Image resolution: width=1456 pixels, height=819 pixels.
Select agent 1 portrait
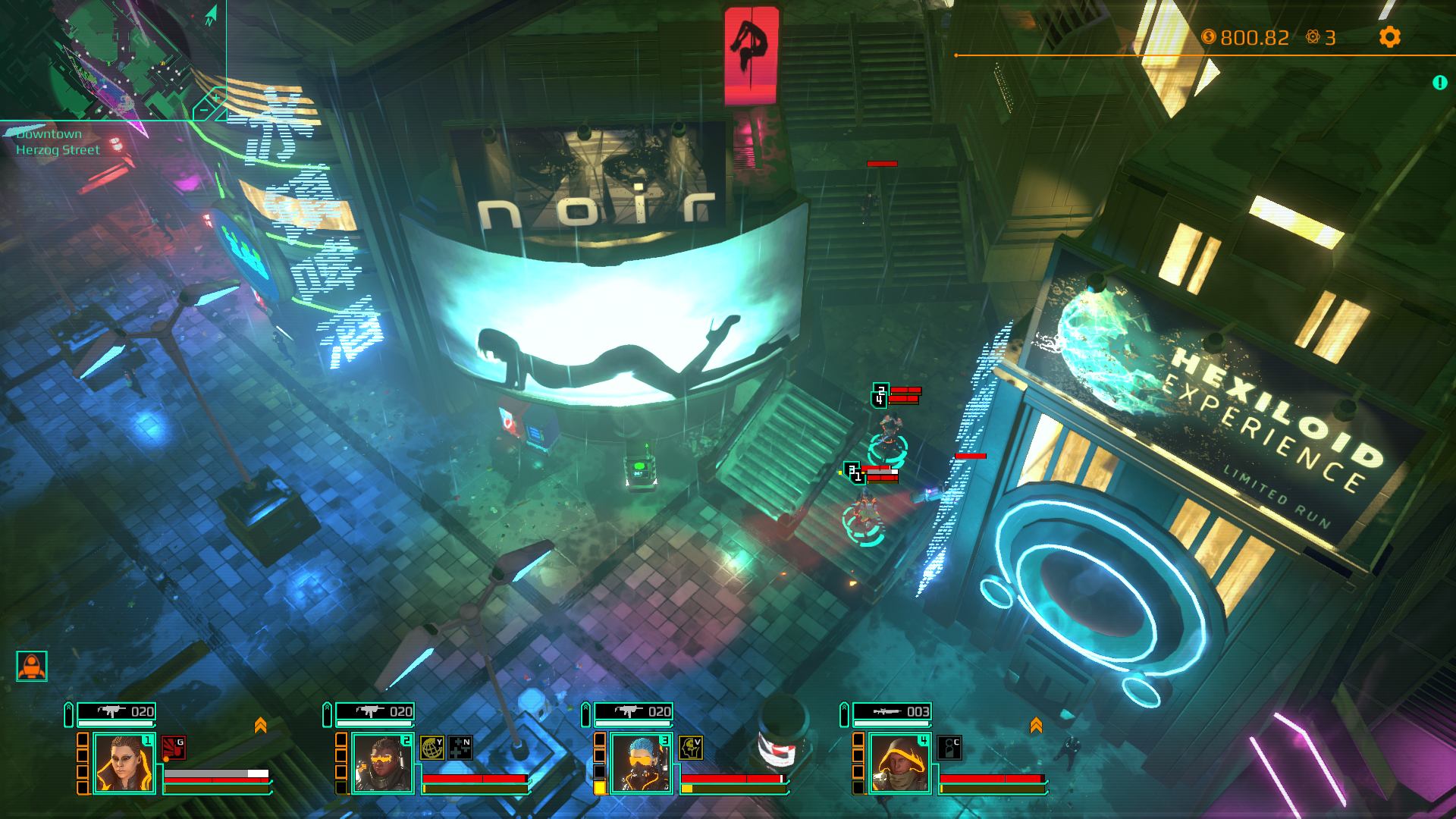(124, 763)
